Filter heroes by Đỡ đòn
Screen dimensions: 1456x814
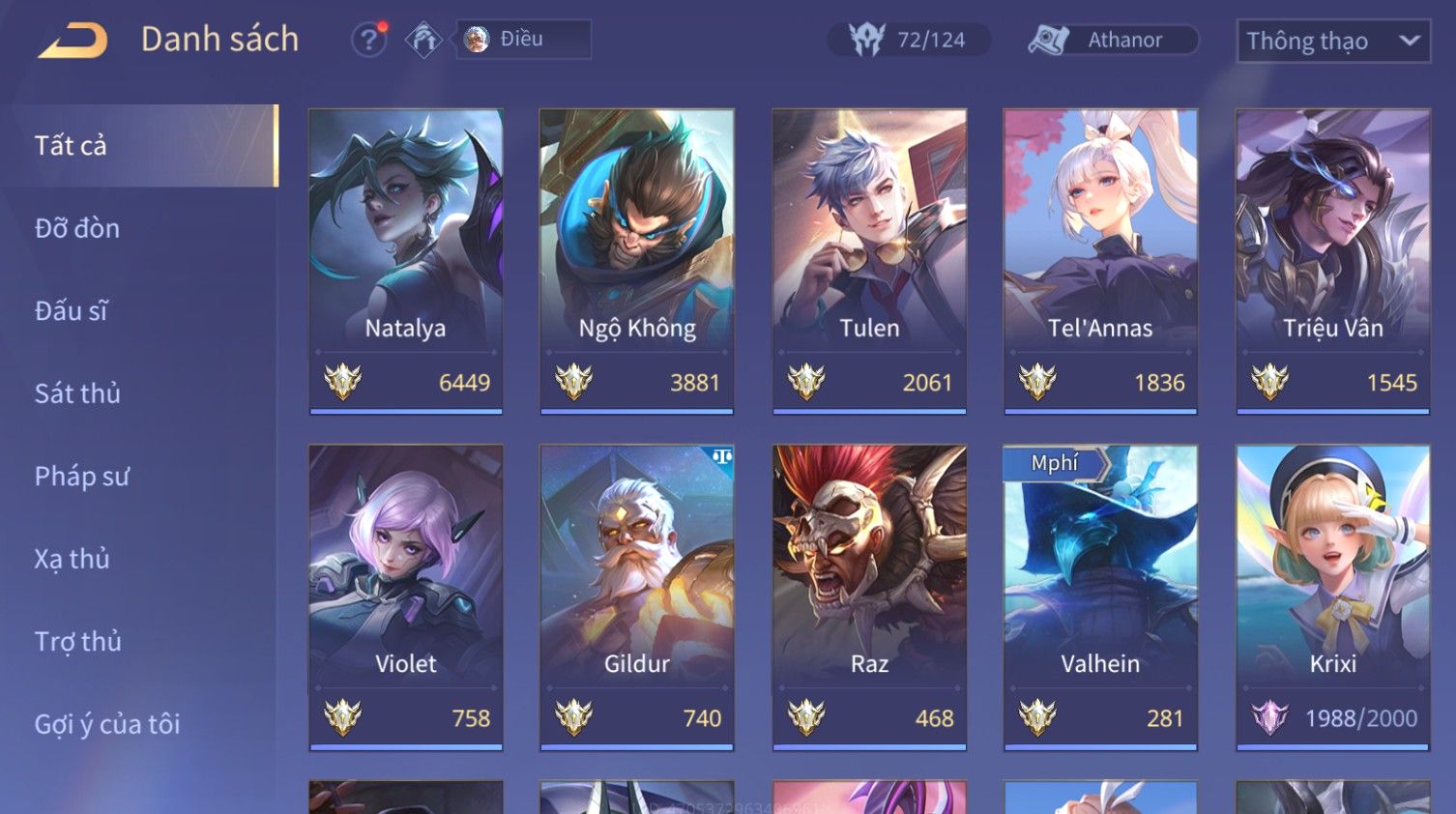(x=77, y=228)
